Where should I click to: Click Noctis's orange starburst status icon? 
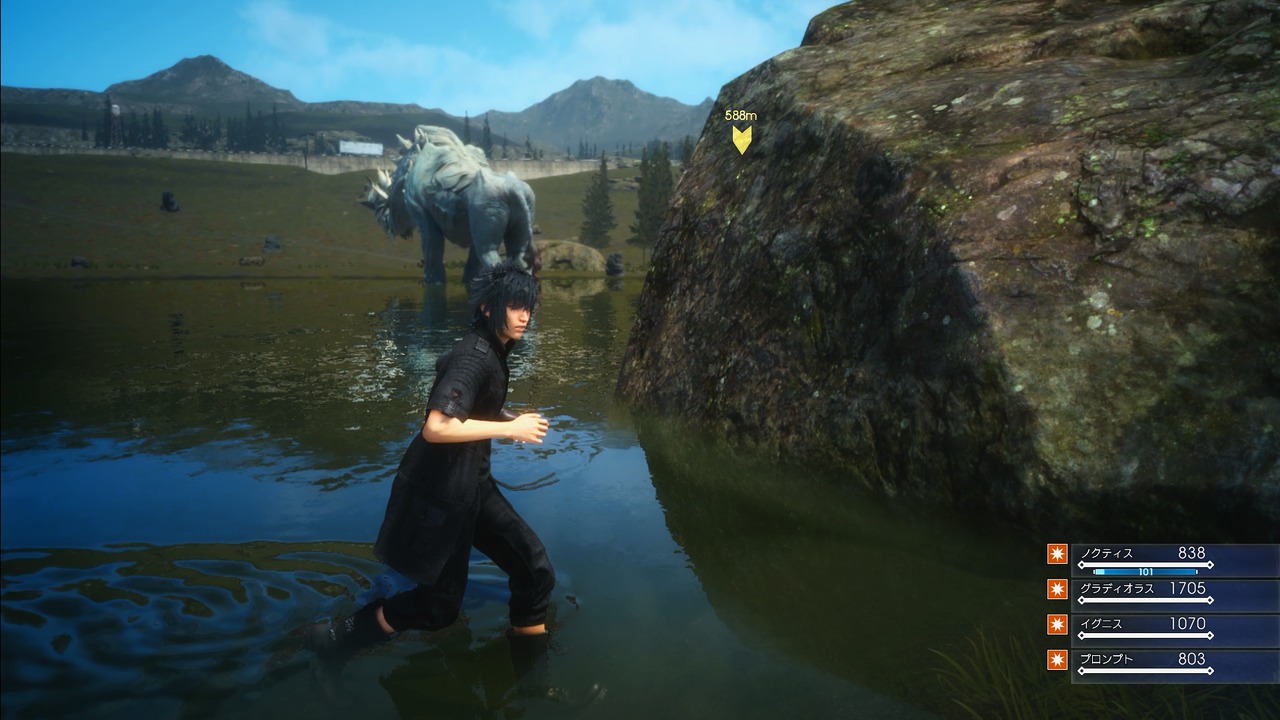1057,554
